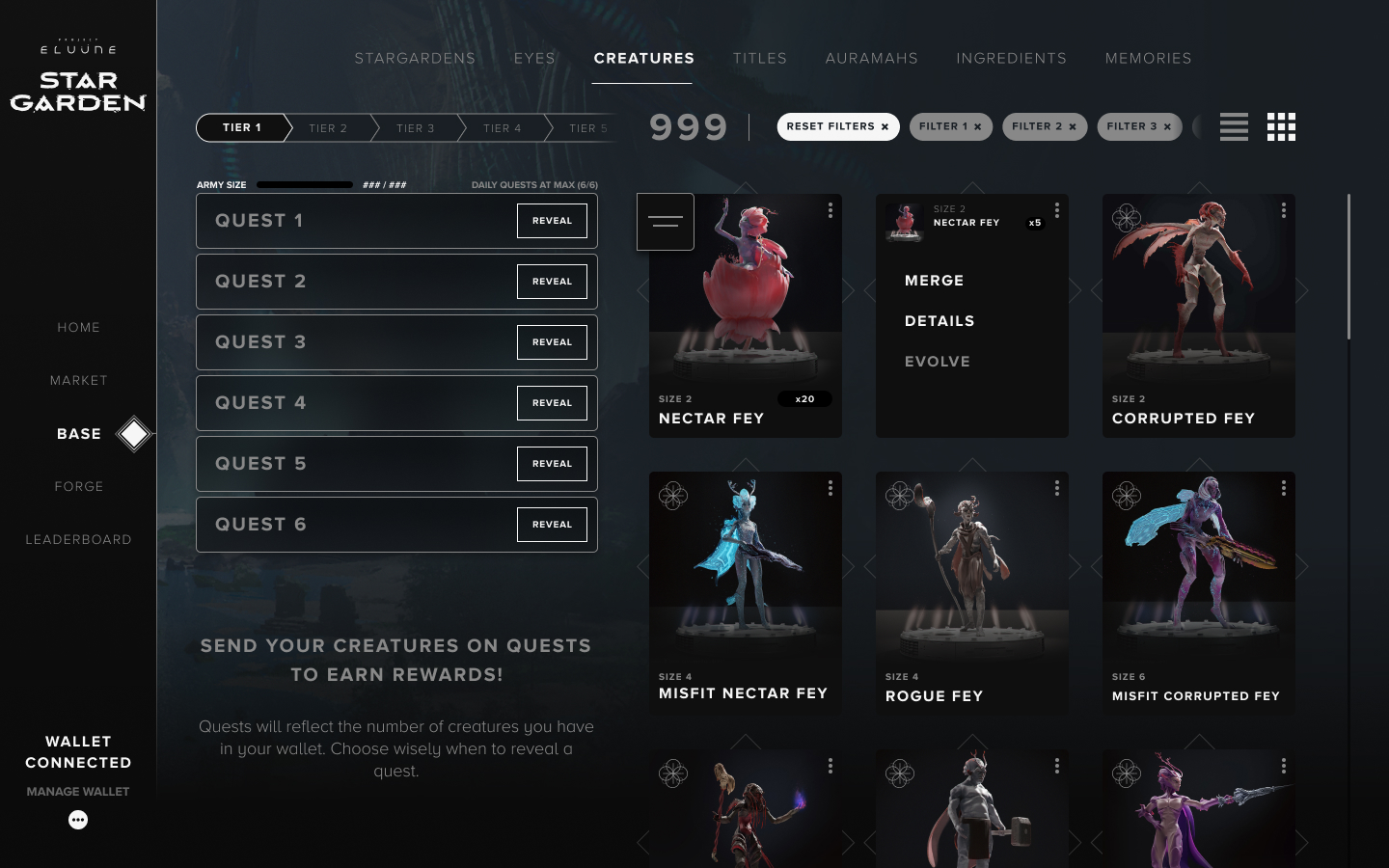Open options menu on Corrupted Fey card

[x=1283, y=210]
